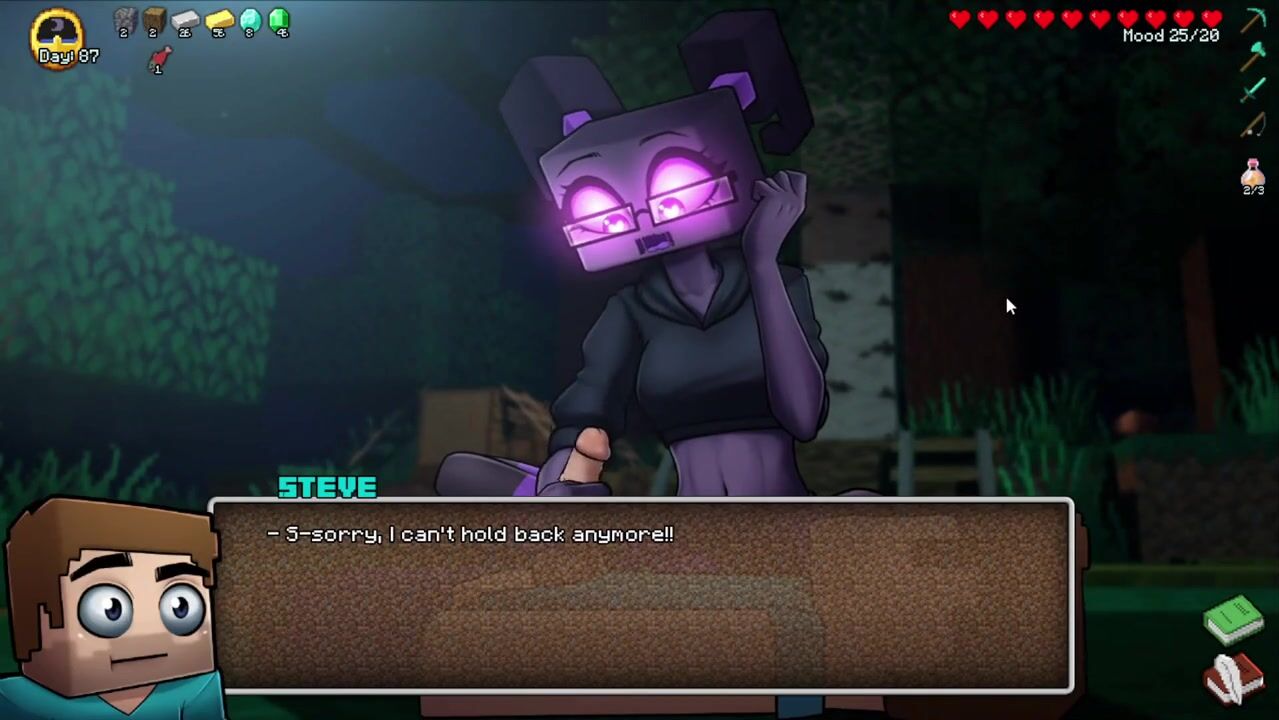1279x720 pixels.
Task: Select the diamond resource icon
Action: click(x=250, y=20)
